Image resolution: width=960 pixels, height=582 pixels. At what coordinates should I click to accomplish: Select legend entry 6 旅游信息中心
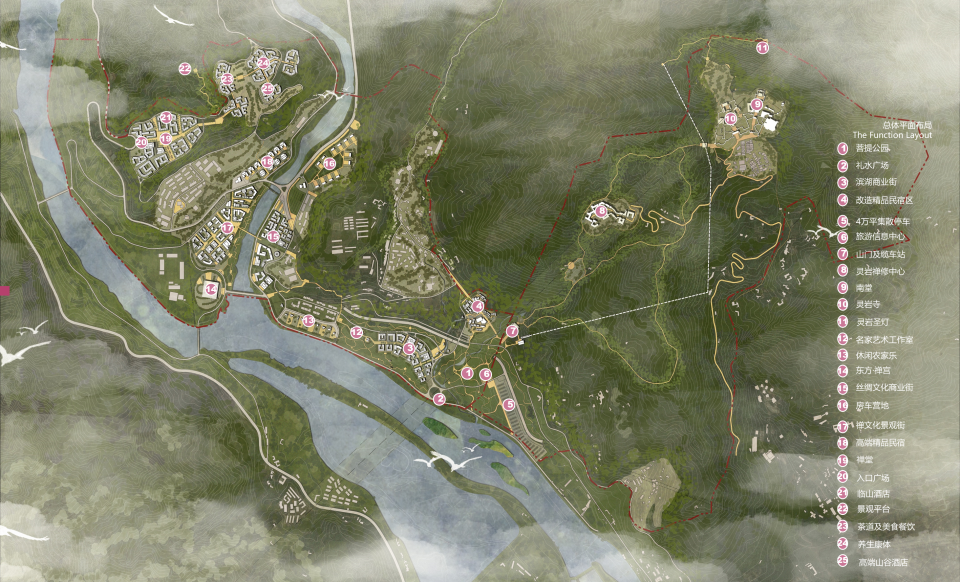[x=881, y=236]
